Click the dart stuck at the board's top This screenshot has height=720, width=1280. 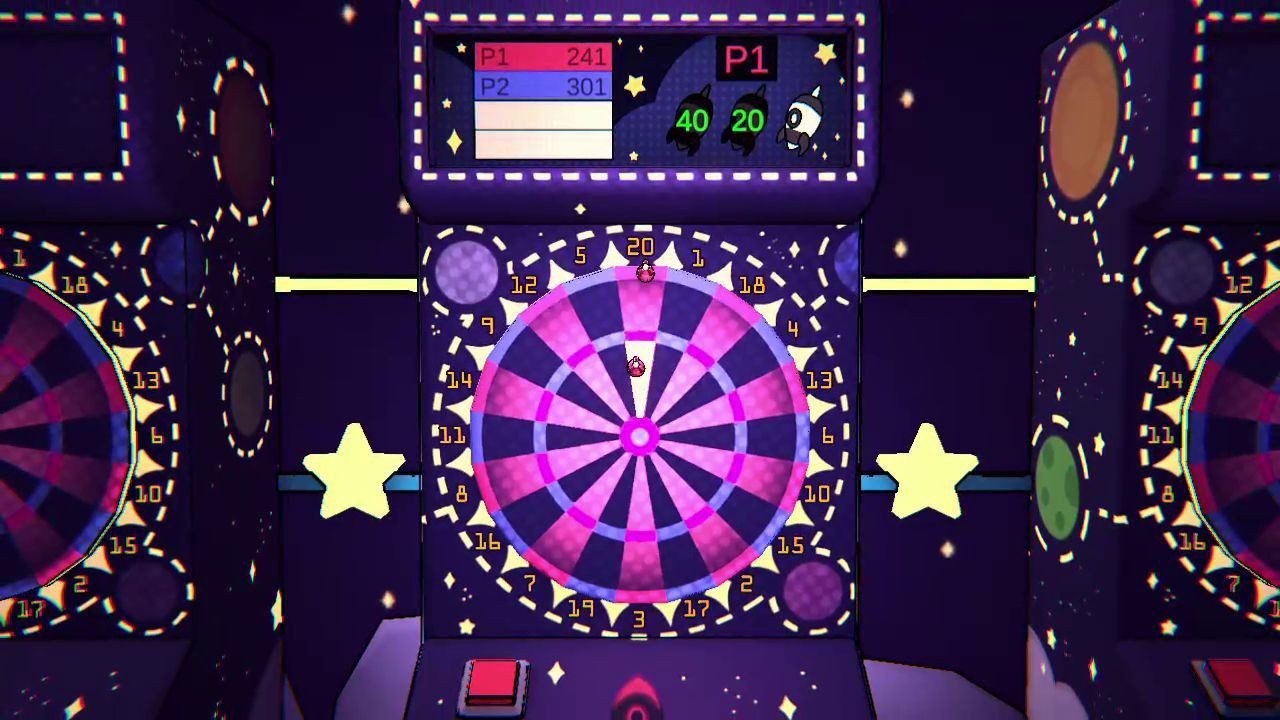tap(644, 270)
